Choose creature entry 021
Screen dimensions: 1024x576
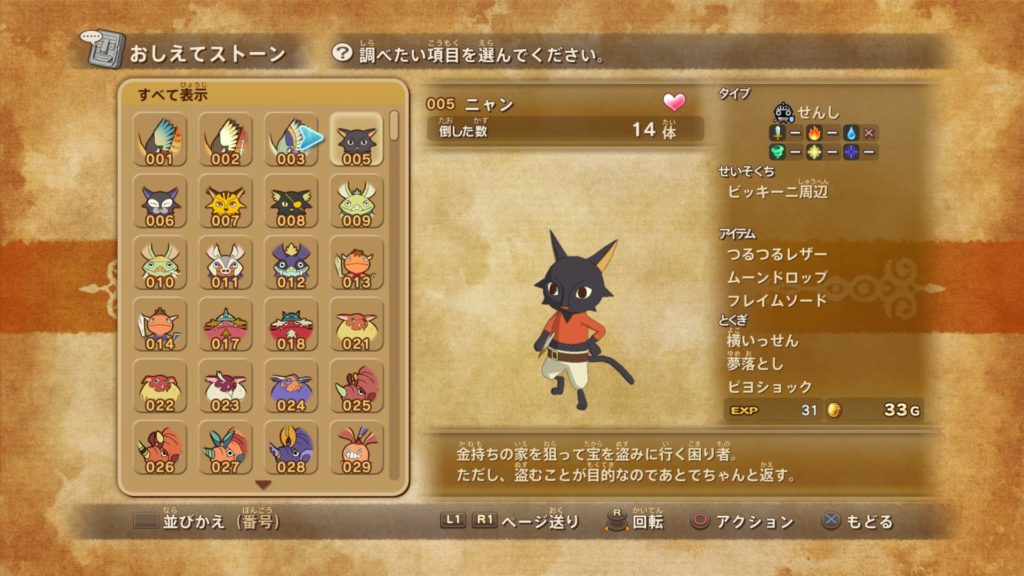[356, 325]
